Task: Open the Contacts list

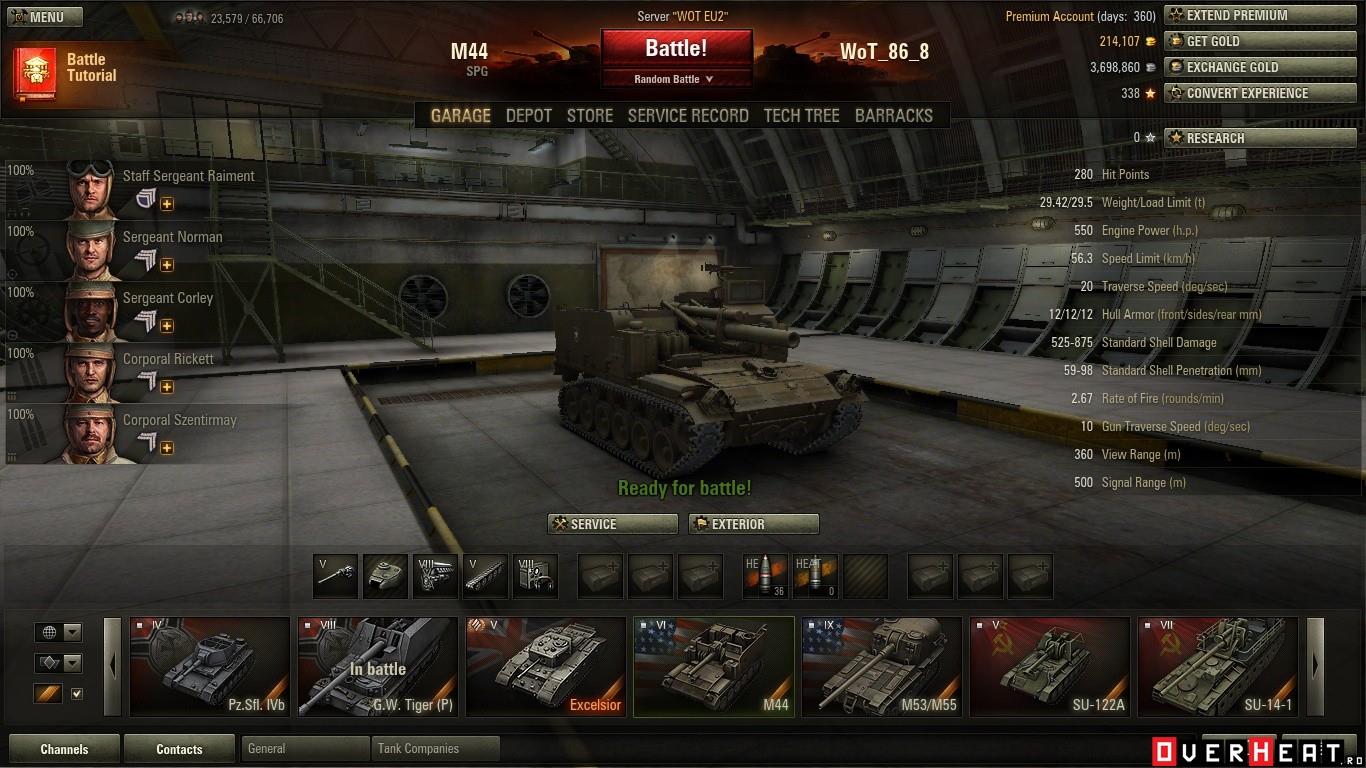Action: tap(179, 749)
